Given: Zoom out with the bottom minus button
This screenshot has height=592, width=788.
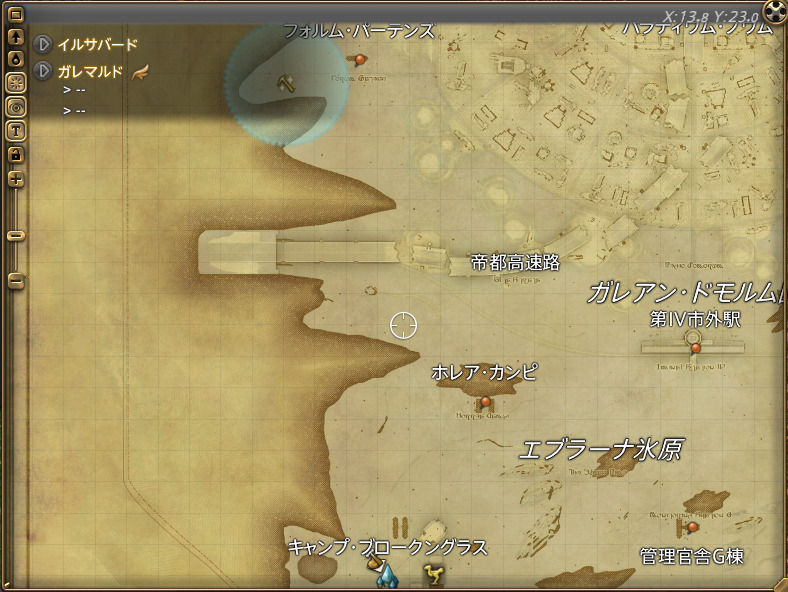Looking at the screenshot, I should pyautogui.click(x=16, y=281).
